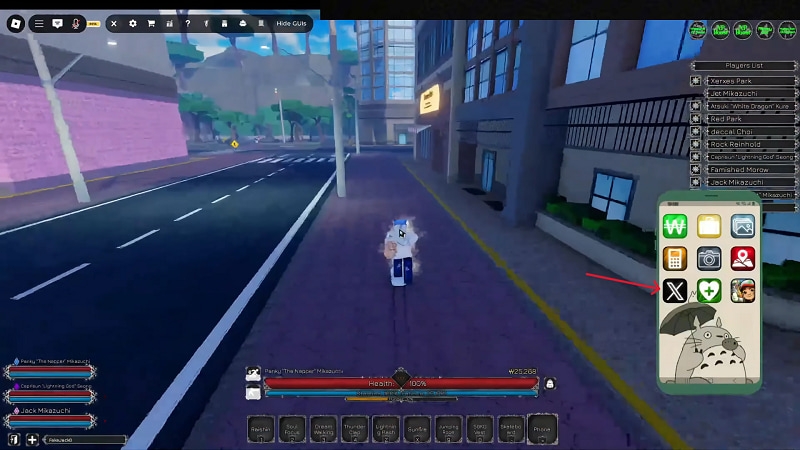
Task: Launch the calculator app on the phone
Action: pos(675,259)
